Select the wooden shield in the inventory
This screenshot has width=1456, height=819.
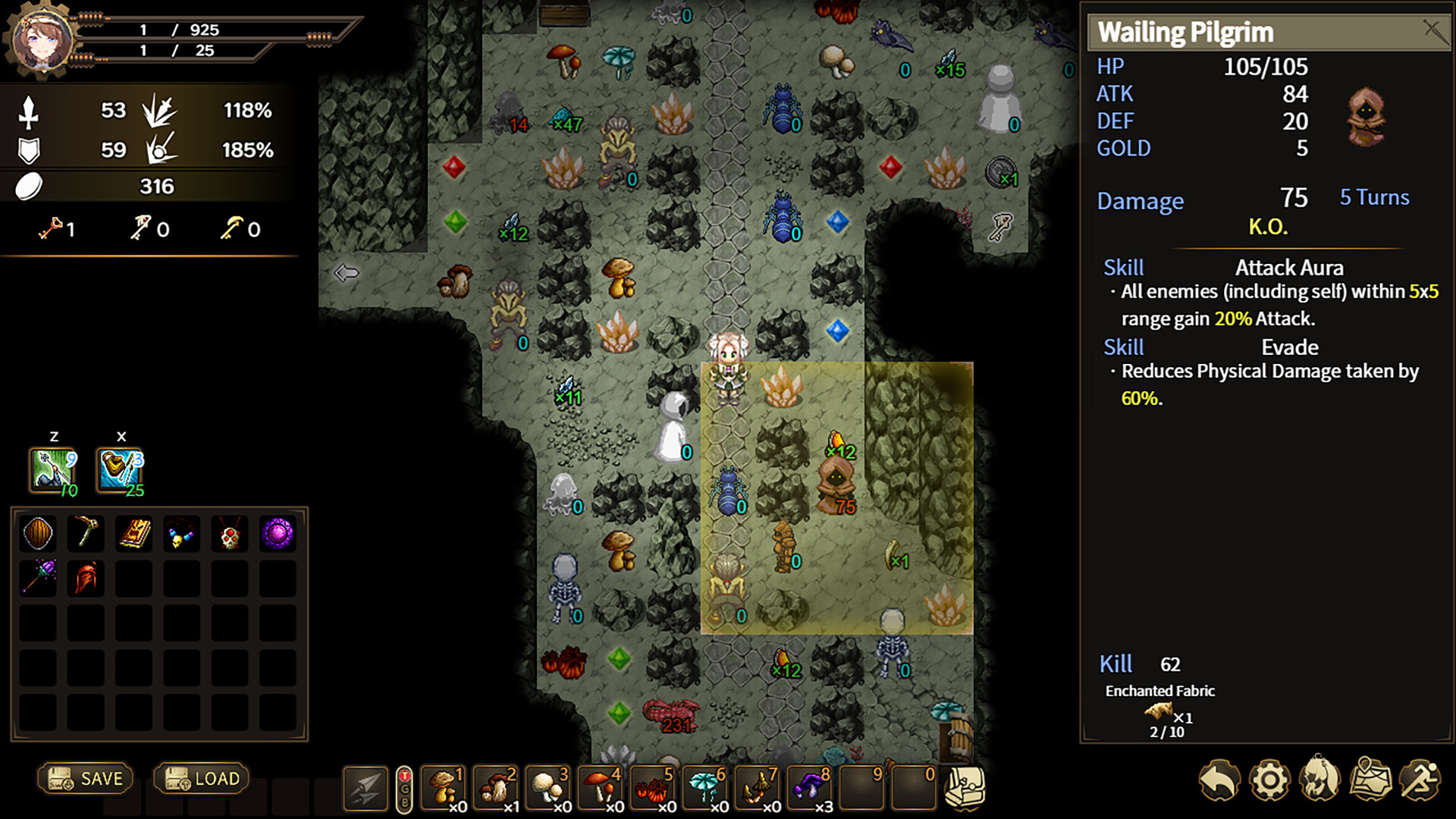(38, 534)
